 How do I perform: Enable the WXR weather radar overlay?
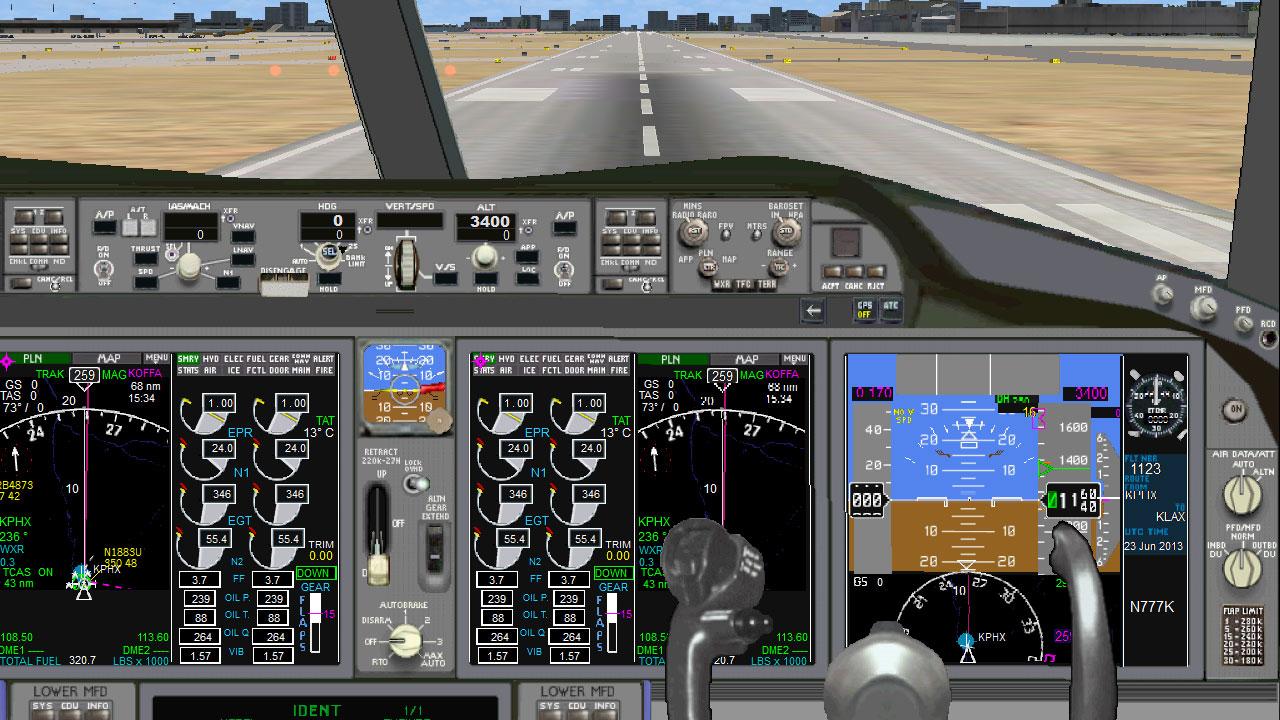tap(722, 284)
